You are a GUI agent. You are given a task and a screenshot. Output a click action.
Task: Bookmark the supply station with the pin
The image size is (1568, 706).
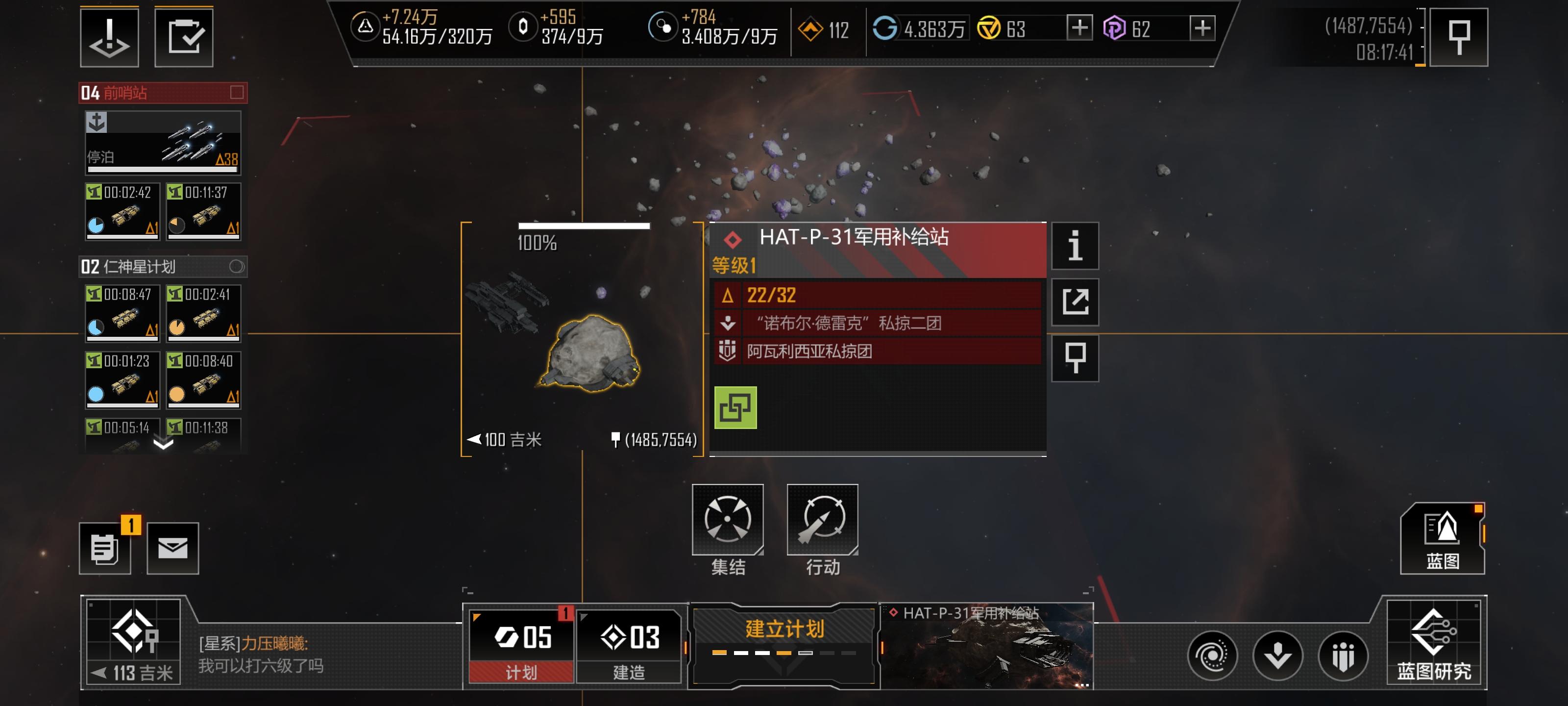click(x=1075, y=357)
